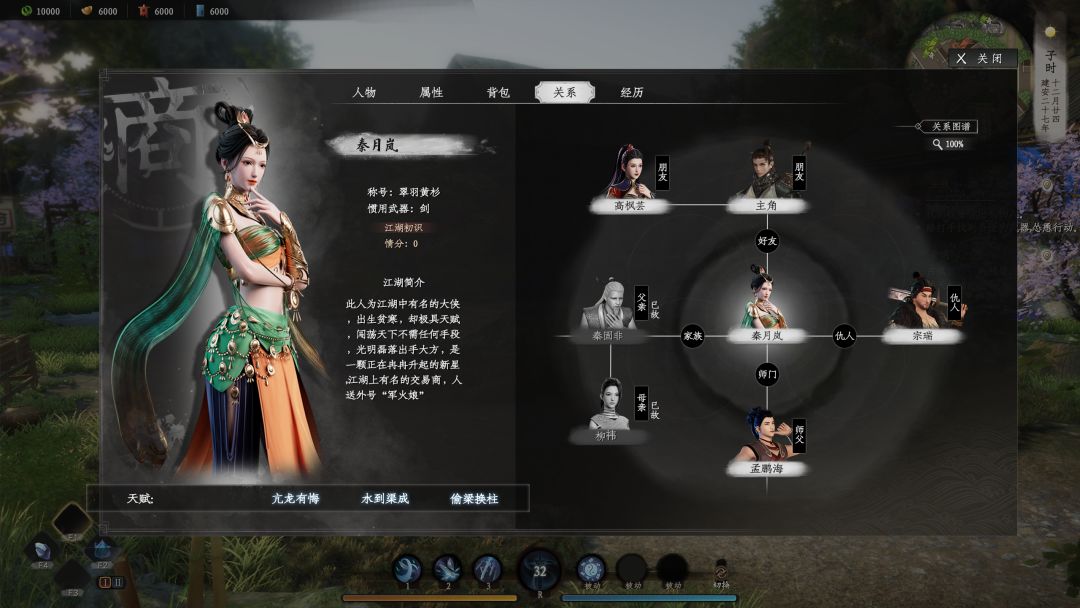Switch to the 背包 inventory tab
The width and height of the screenshot is (1080, 608).
coord(498,92)
